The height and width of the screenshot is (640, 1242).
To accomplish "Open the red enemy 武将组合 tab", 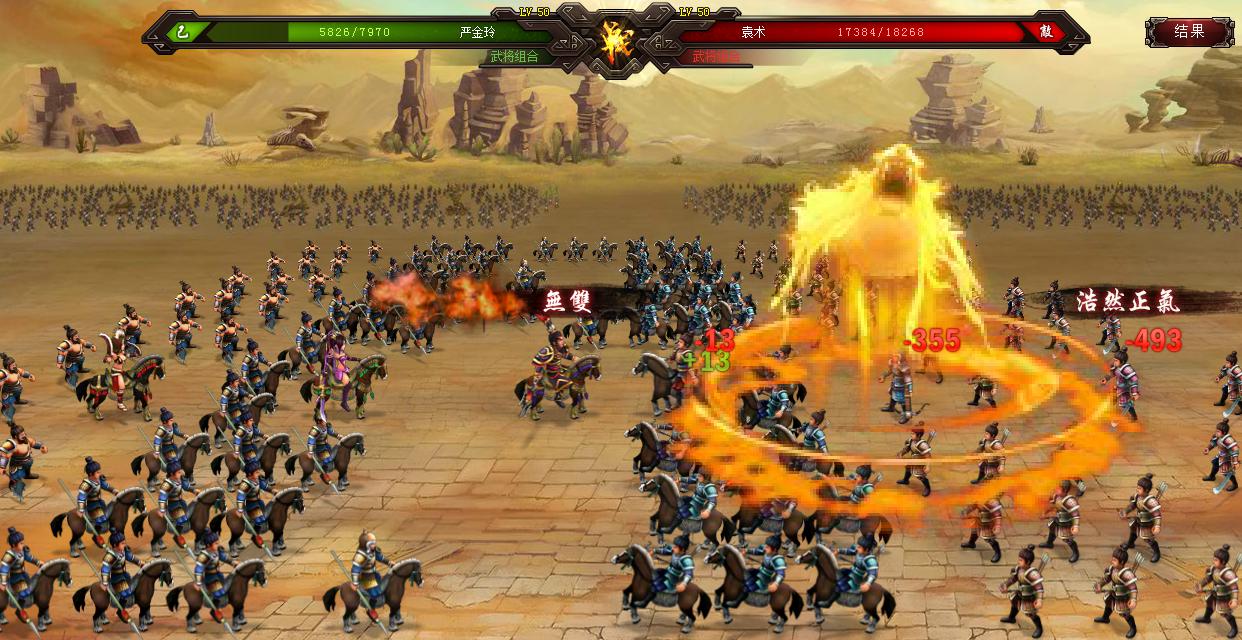I will coord(716,57).
